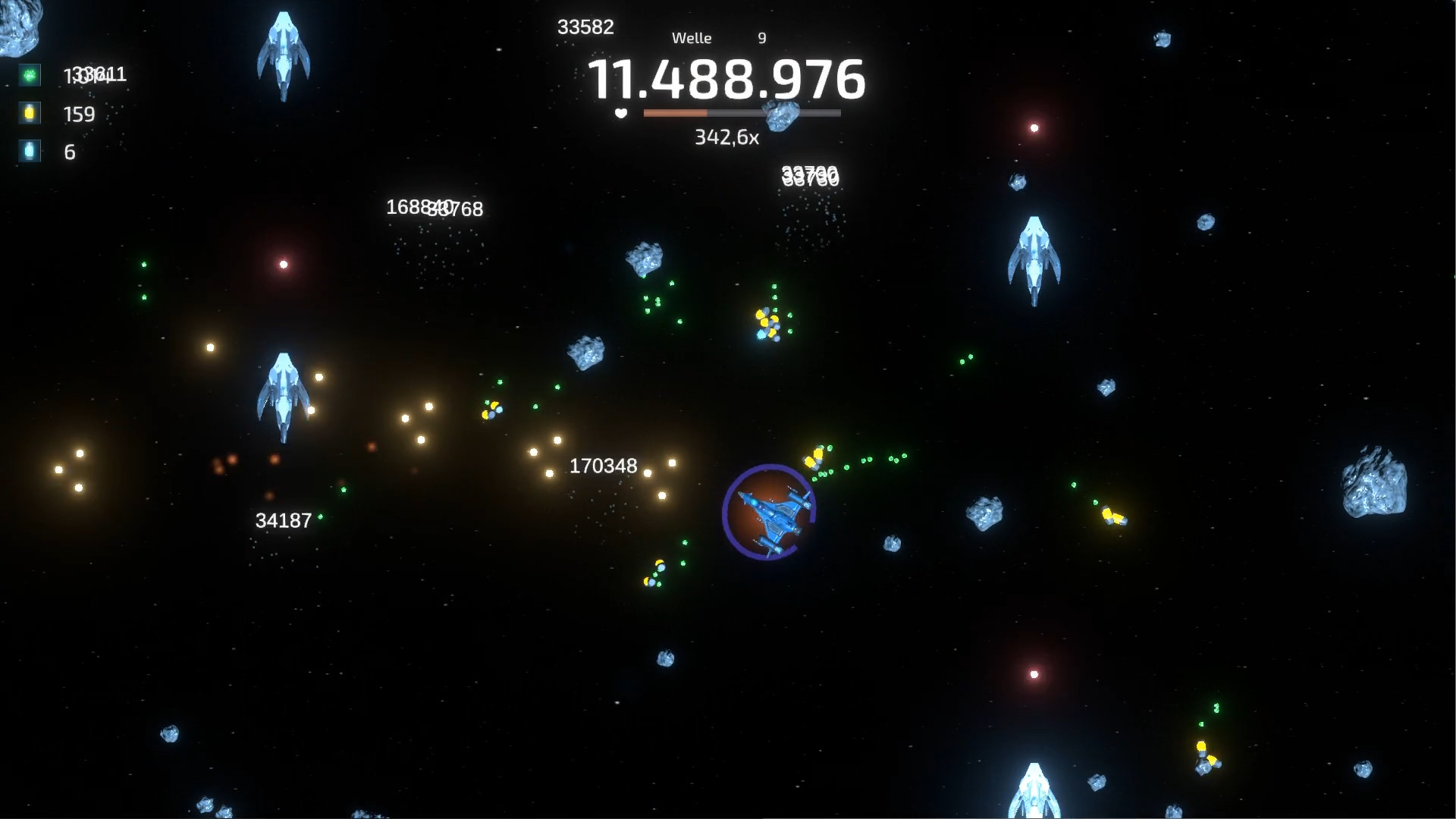Click the damage number 34187
Screen dimensions: 1456x819
(x=283, y=521)
